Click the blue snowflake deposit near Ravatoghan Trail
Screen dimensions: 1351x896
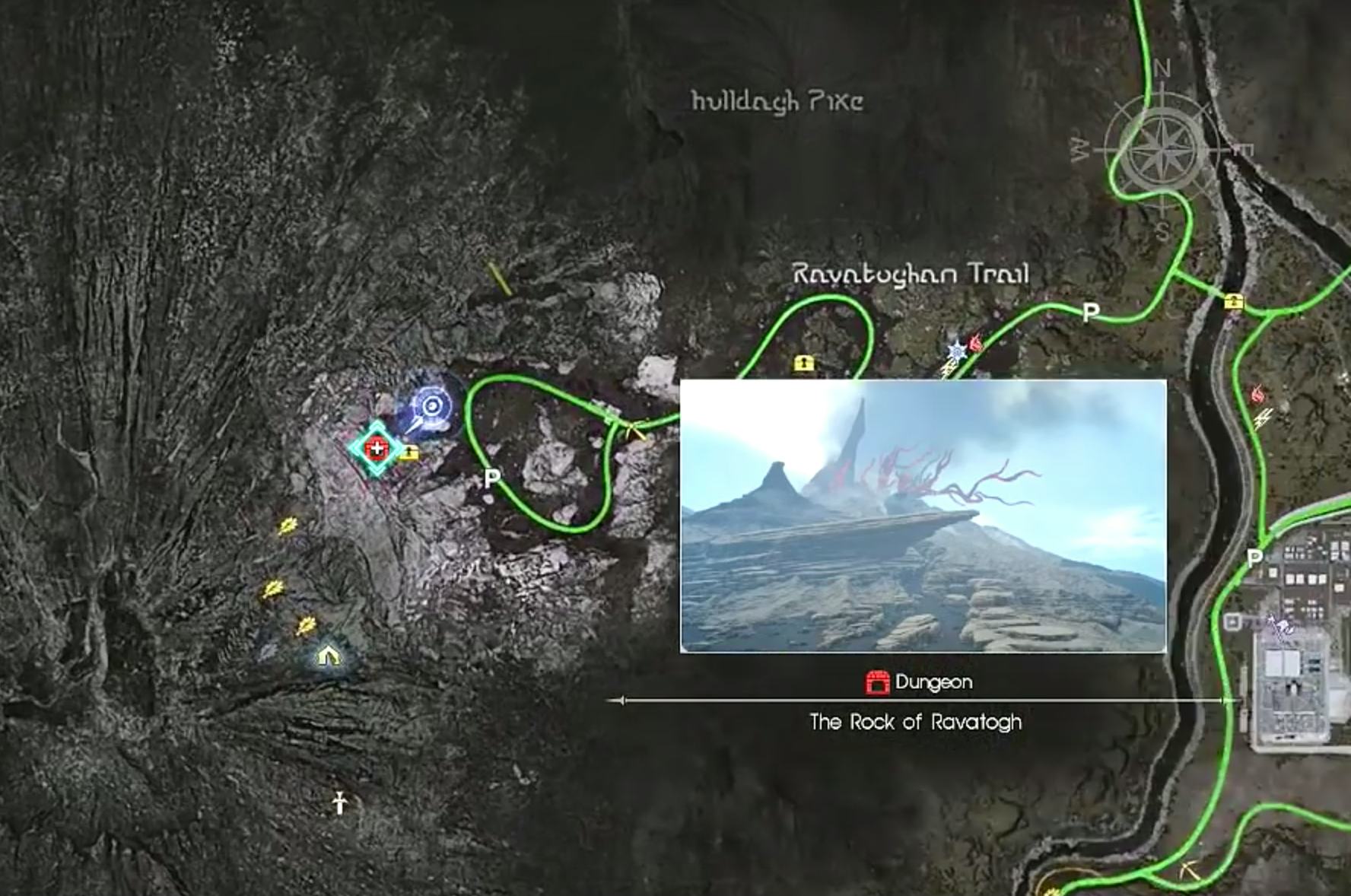pos(957,351)
